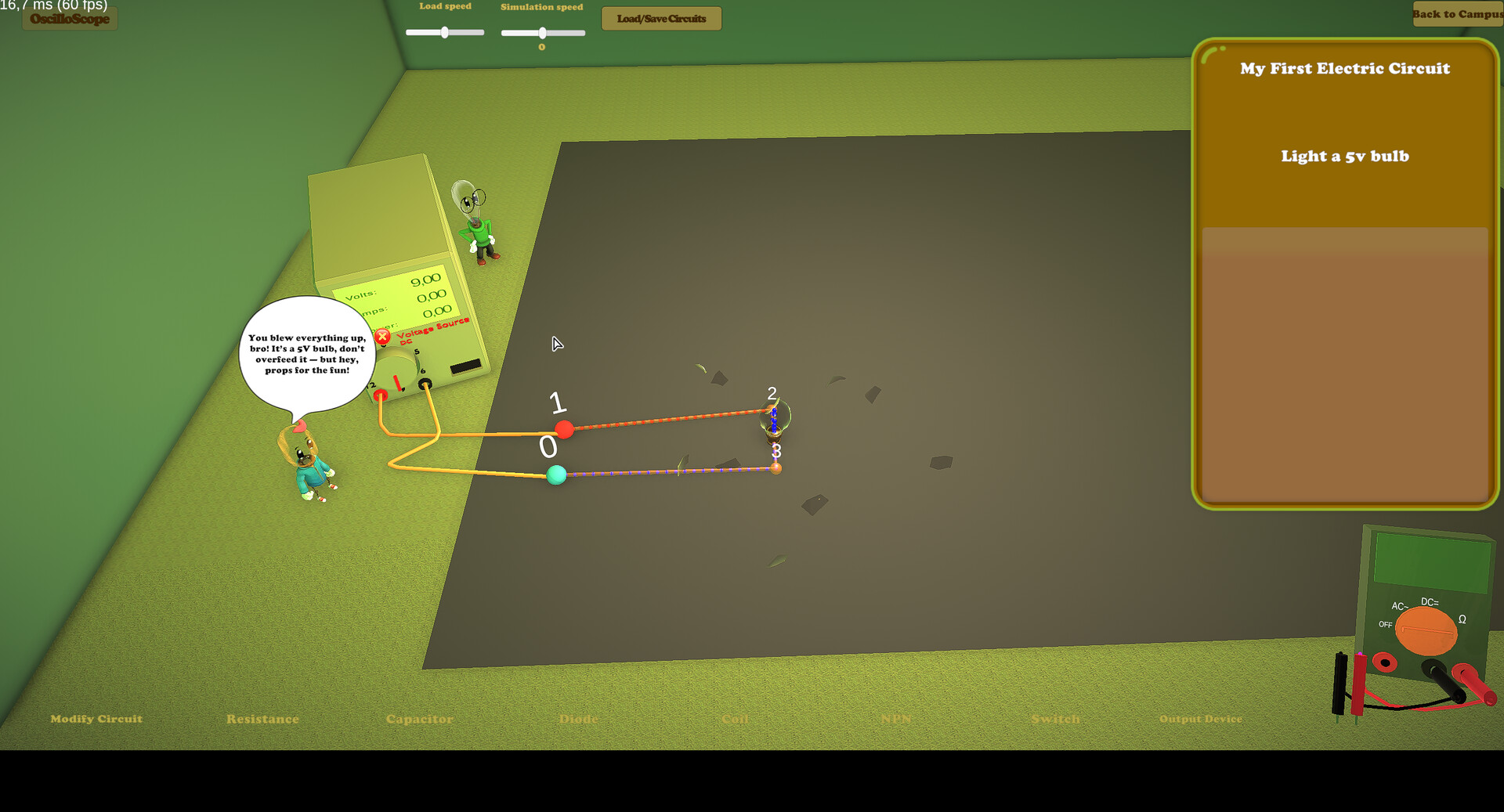Image resolution: width=1504 pixels, height=812 pixels.
Task: Switch the multimeter dial to OFF
Action: point(1386,624)
